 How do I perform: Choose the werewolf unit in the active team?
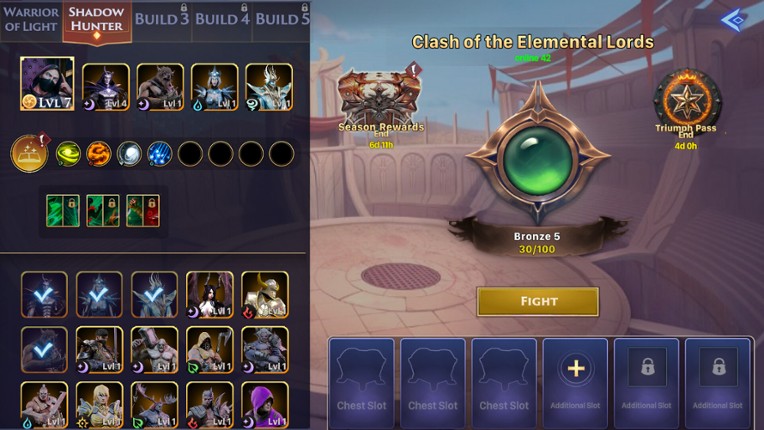160,87
